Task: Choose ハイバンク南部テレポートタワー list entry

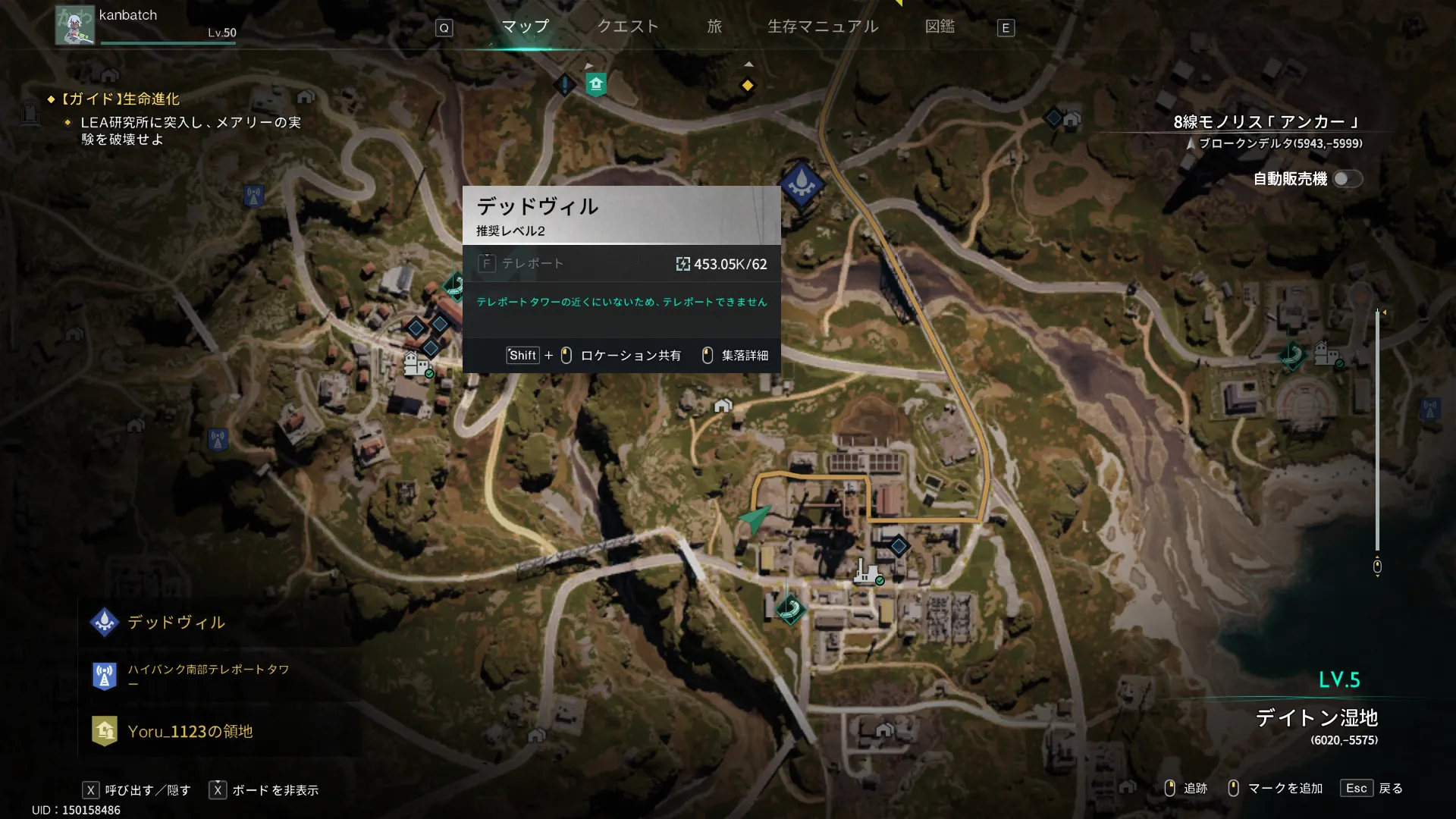Action: click(208, 675)
